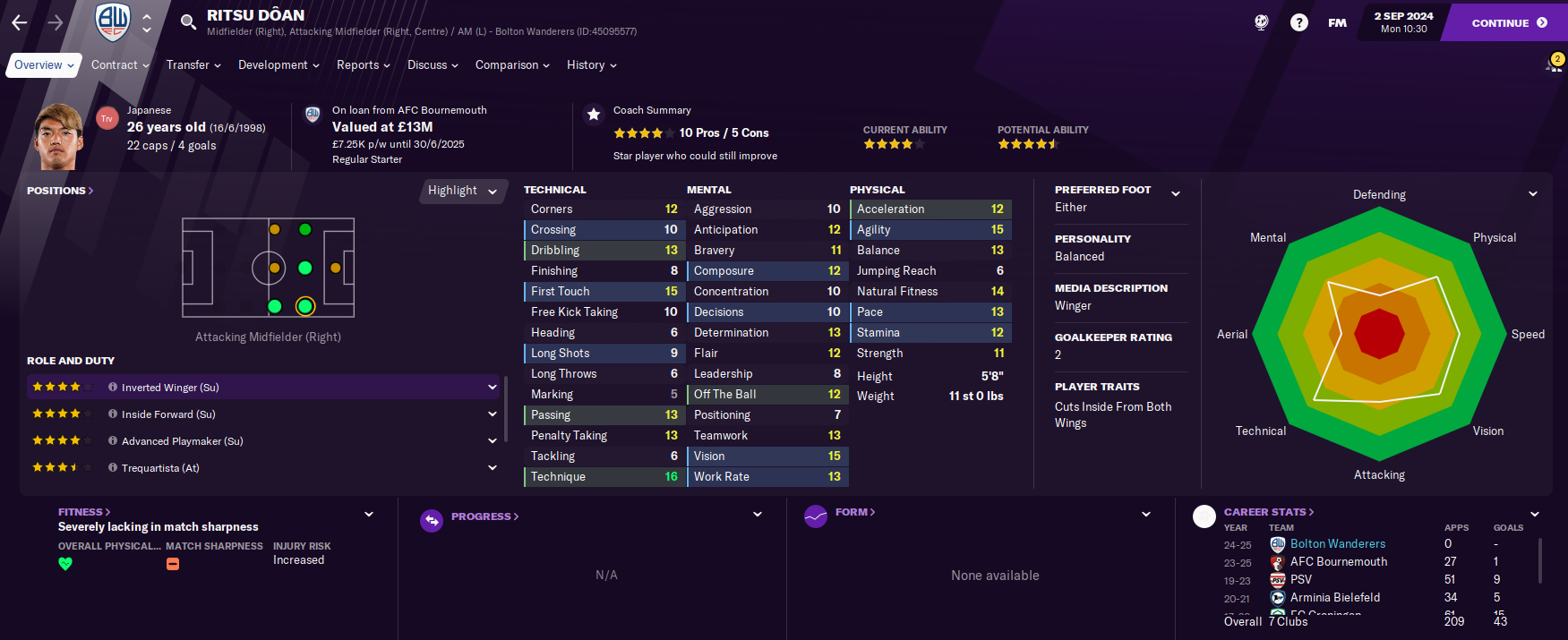
Task: Open the FM menu button
Action: coord(1337,23)
